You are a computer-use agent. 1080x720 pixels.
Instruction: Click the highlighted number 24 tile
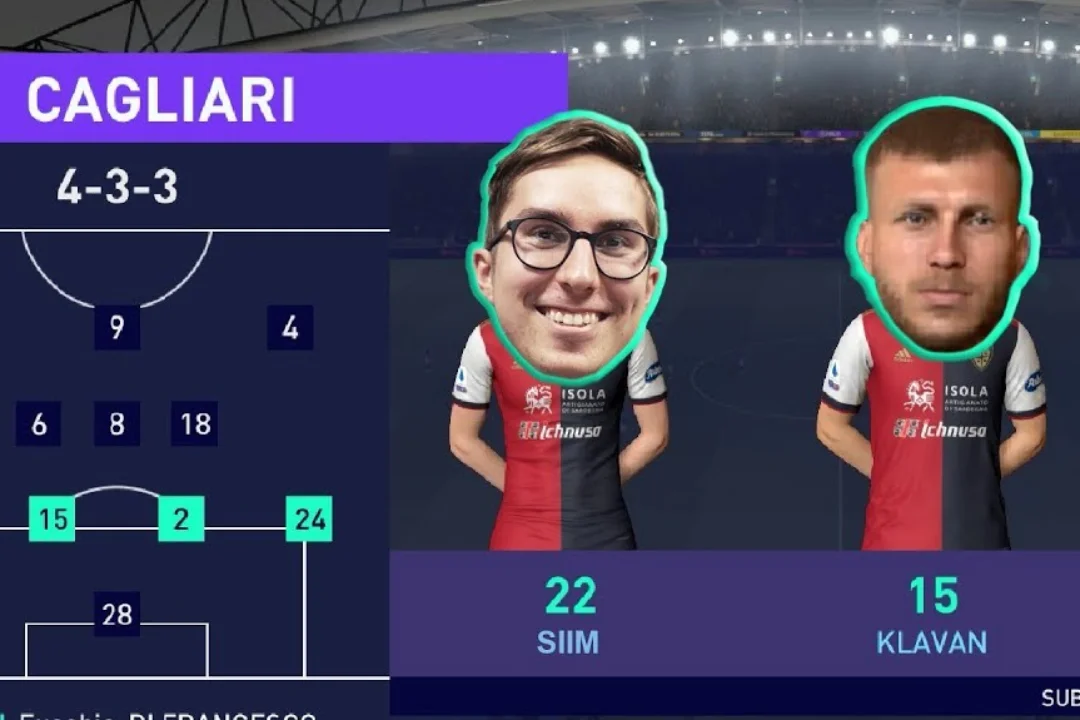[309, 519]
